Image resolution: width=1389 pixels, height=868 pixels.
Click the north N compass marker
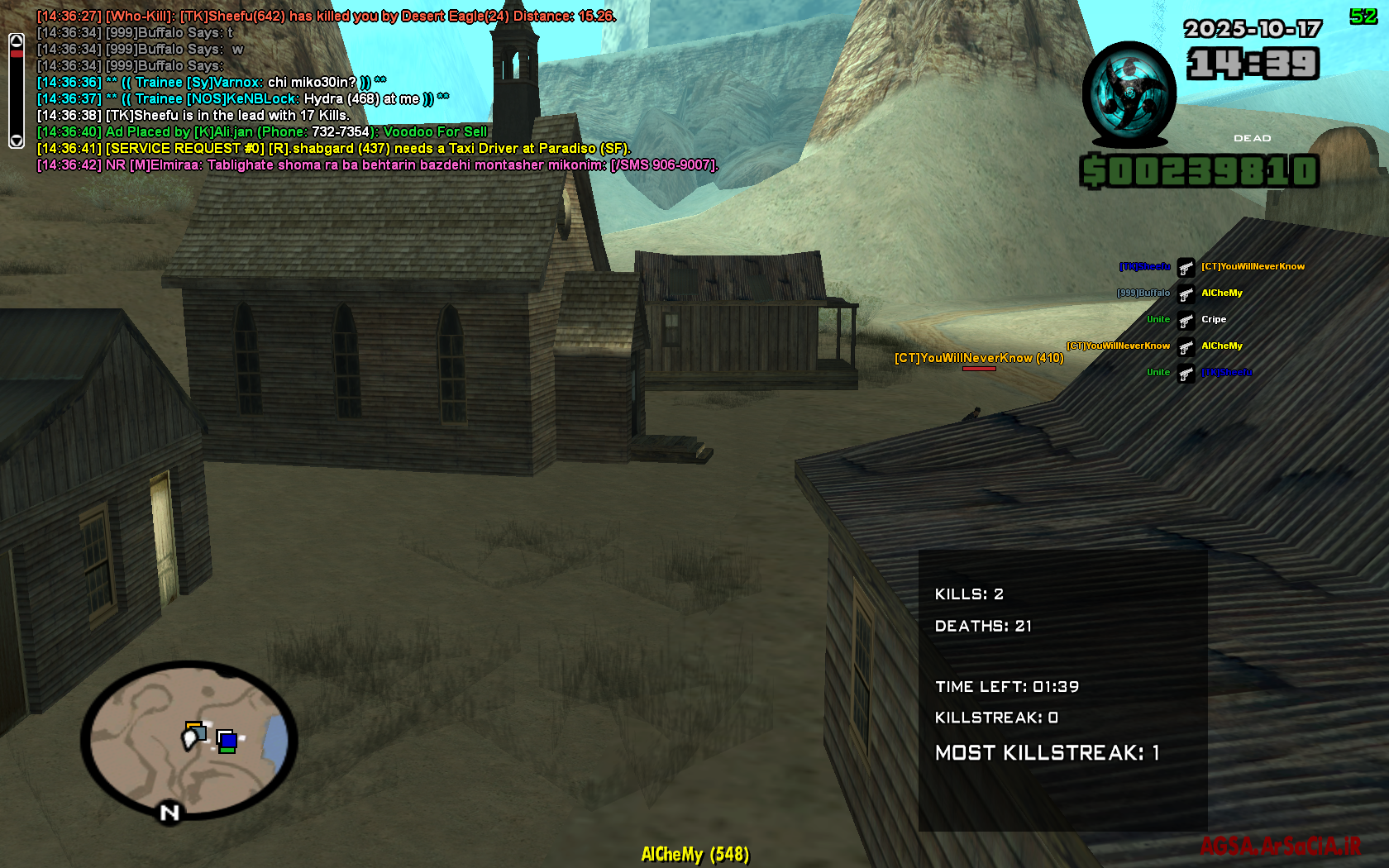pyautogui.click(x=169, y=813)
